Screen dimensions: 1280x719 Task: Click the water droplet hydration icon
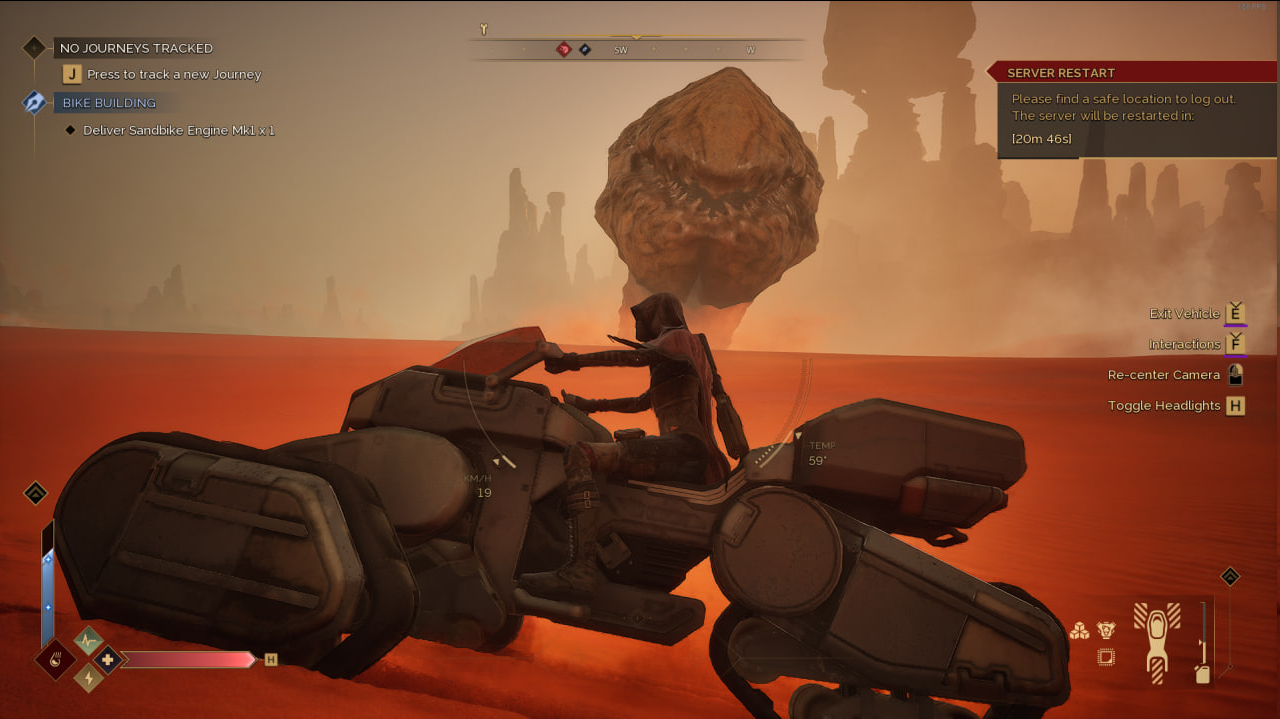coord(54,660)
